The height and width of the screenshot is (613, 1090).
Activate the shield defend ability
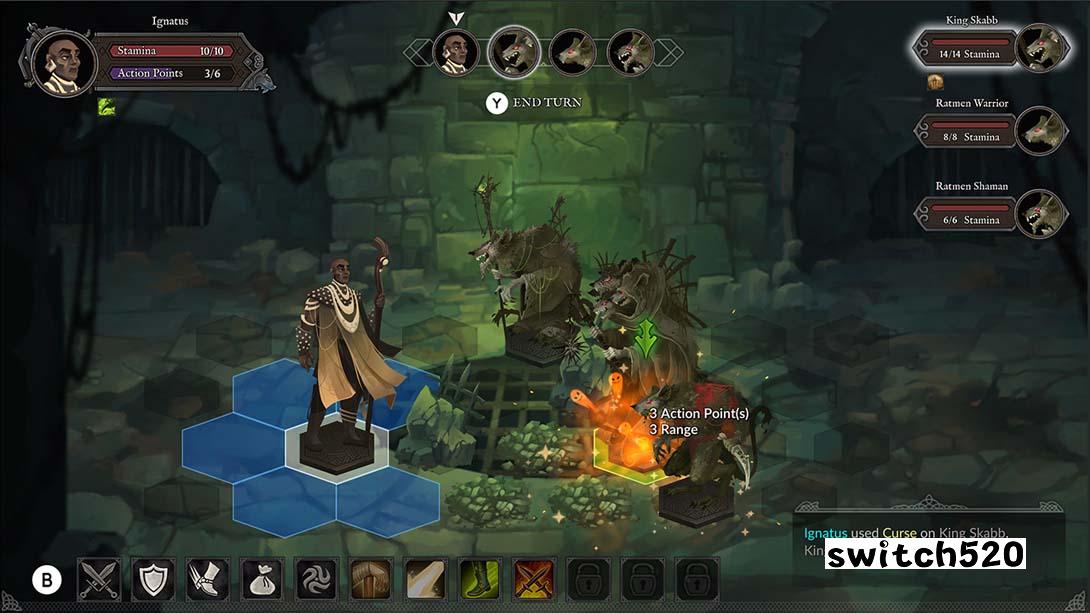coord(153,579)
